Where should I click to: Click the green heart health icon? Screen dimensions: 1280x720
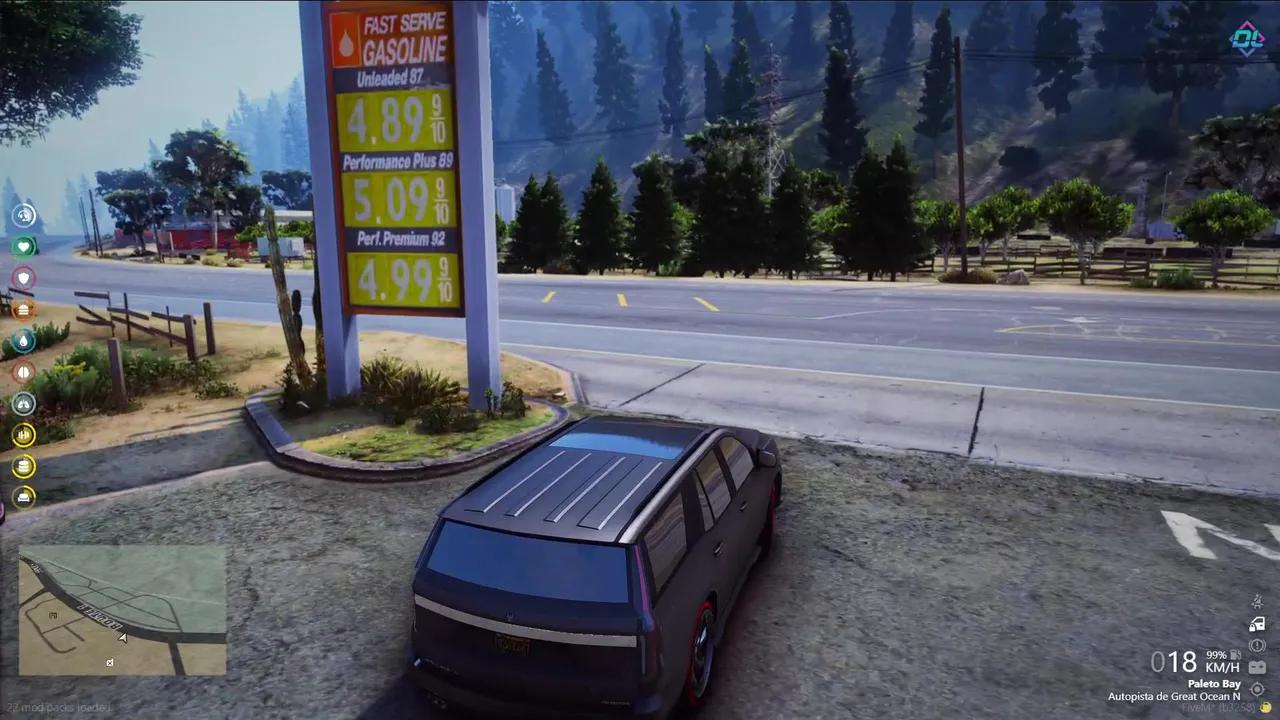click(x=23, y=246)
